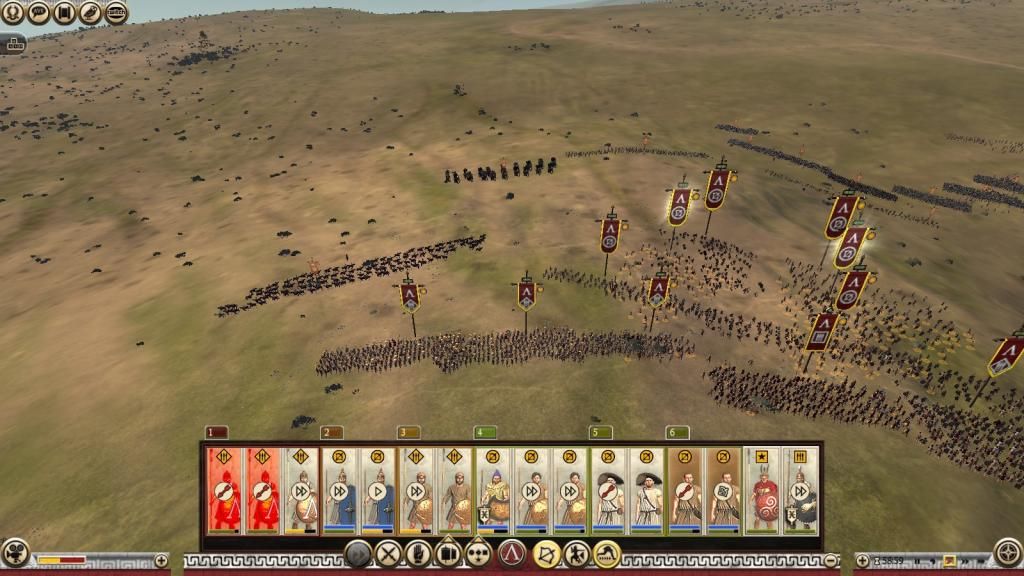
Task: Open the laurel wreath menu button
Action: coord(13,13)
